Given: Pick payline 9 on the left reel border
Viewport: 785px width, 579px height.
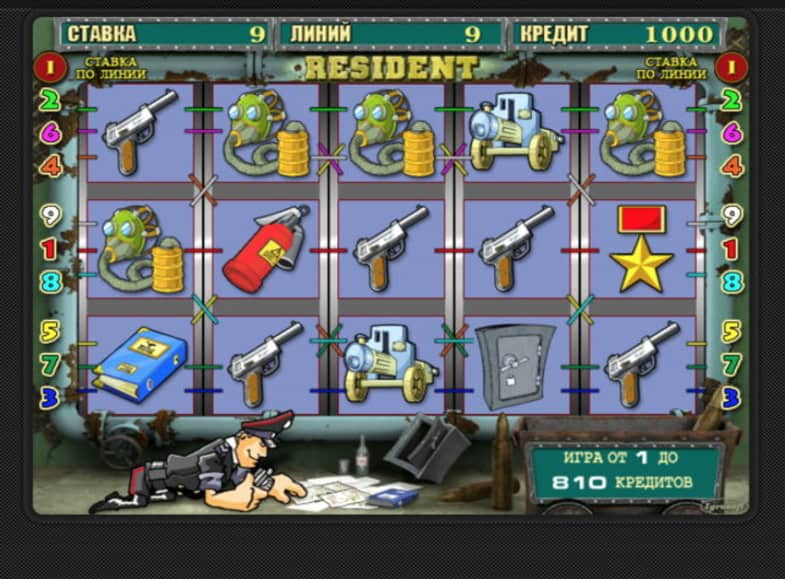Looking at the screenshot, I should tap(50, 215).
